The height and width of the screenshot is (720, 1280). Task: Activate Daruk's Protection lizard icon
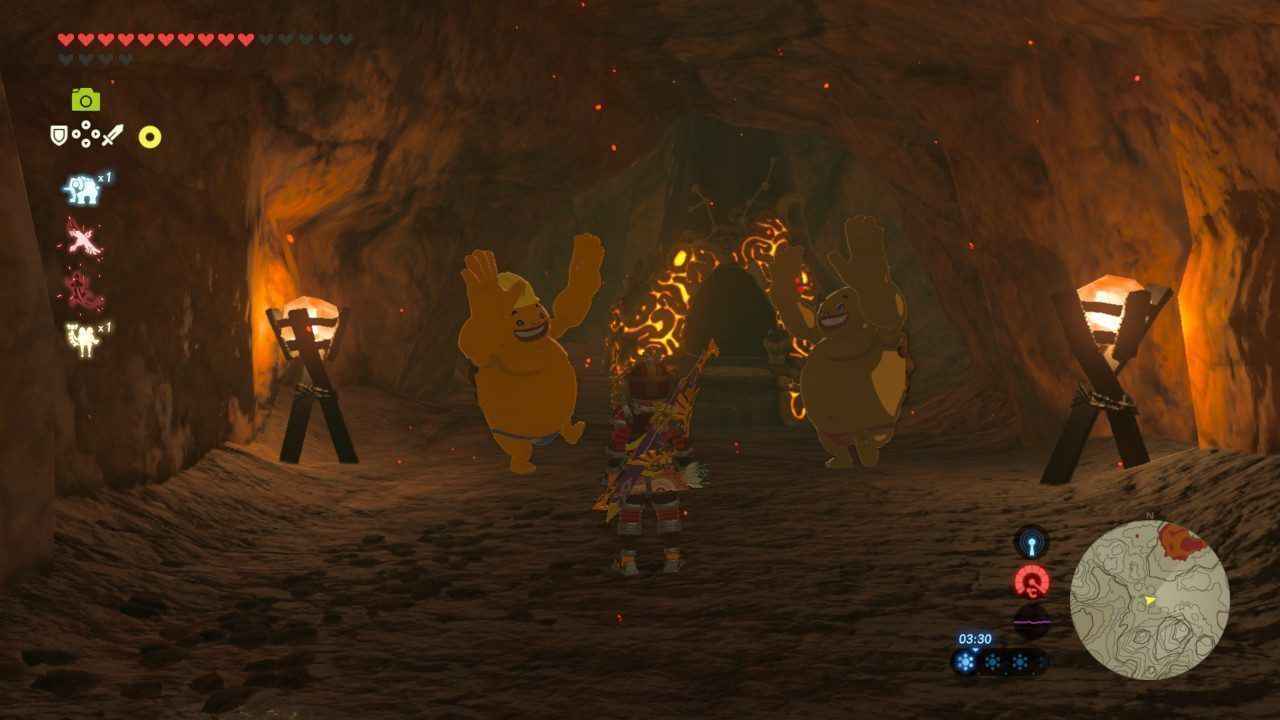point(83,289)
